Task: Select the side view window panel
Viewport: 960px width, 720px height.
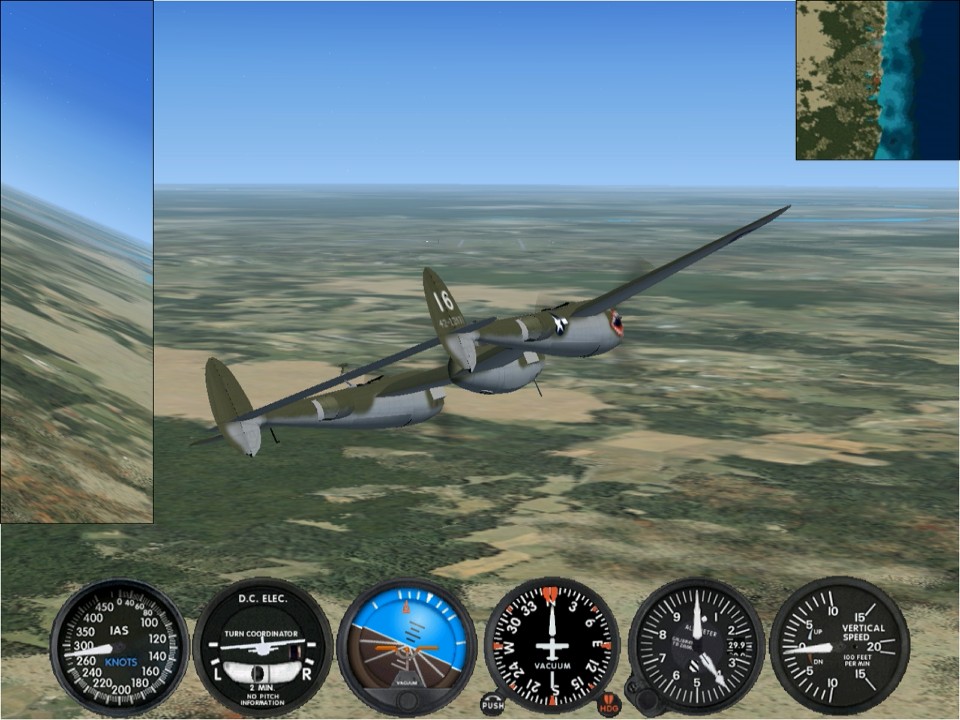Action: pos(76,262)
